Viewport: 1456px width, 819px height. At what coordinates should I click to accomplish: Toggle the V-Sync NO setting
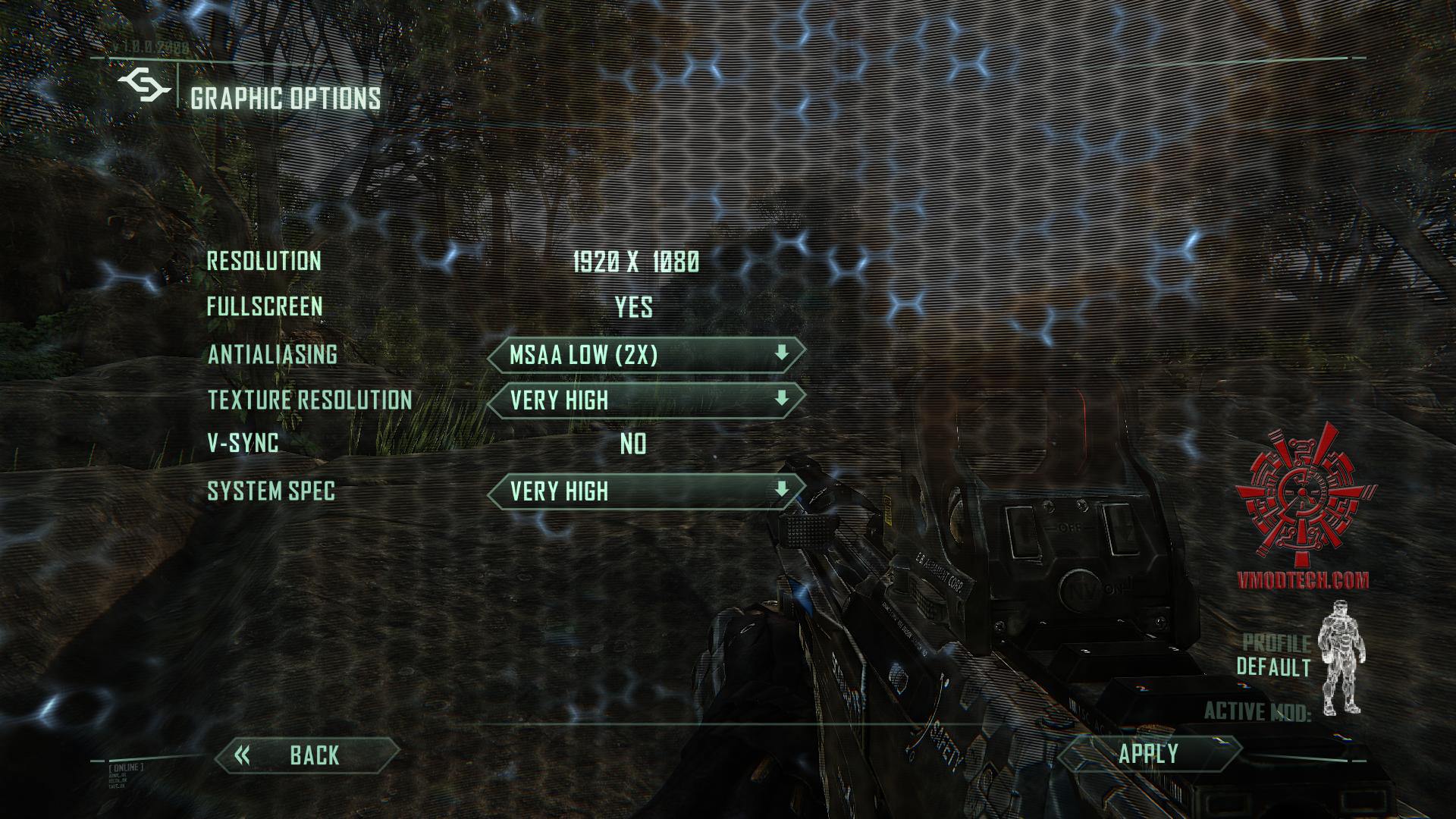point(633,444)
